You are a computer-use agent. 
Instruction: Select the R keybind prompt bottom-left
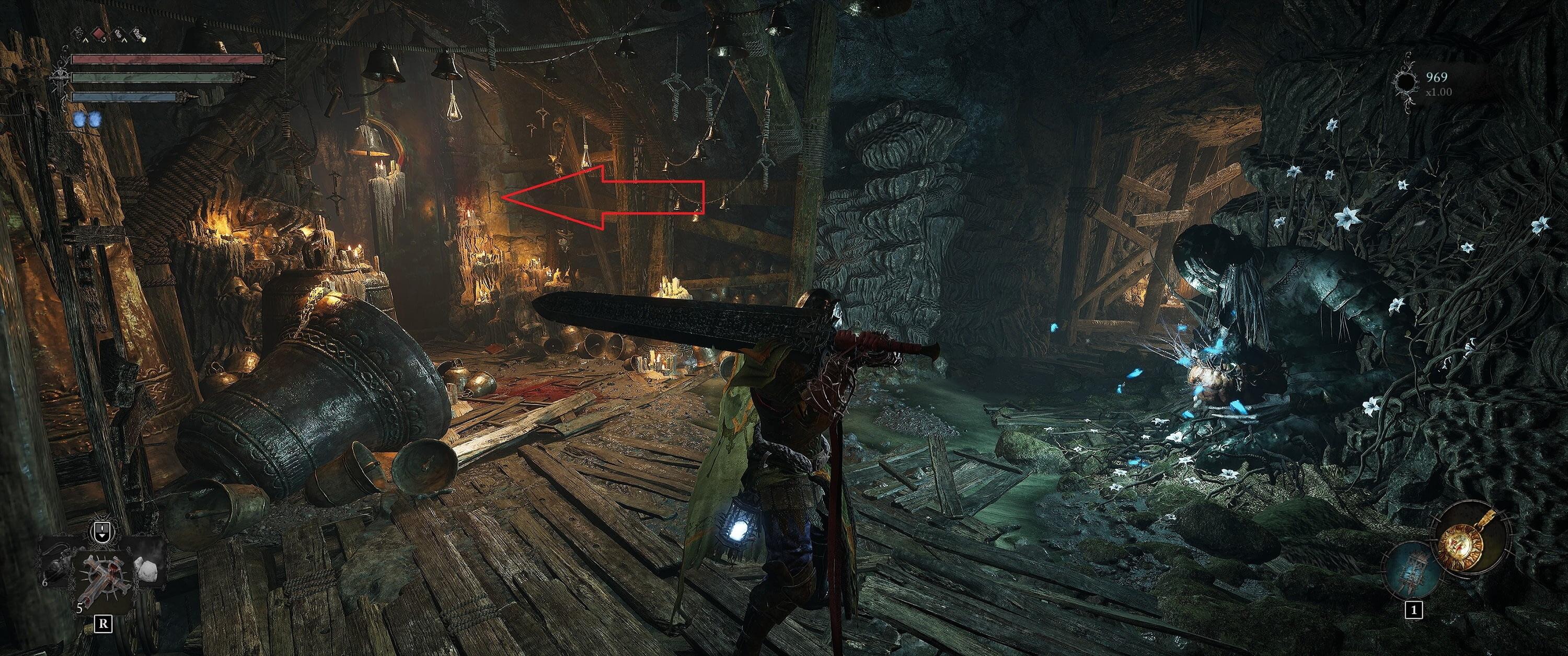(104, 624)
